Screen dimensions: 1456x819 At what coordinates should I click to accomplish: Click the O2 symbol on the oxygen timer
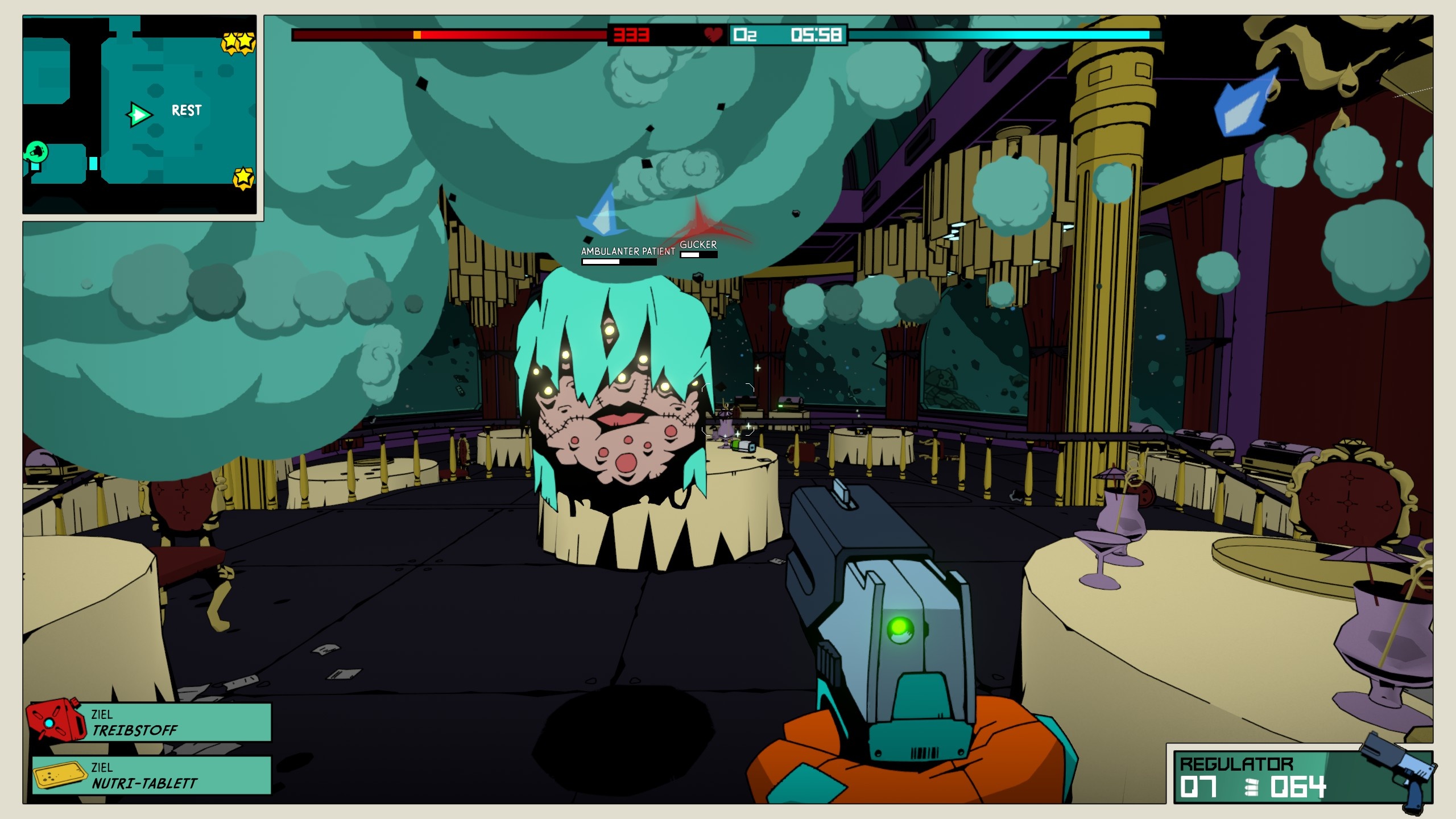click(x=746, y=36)
